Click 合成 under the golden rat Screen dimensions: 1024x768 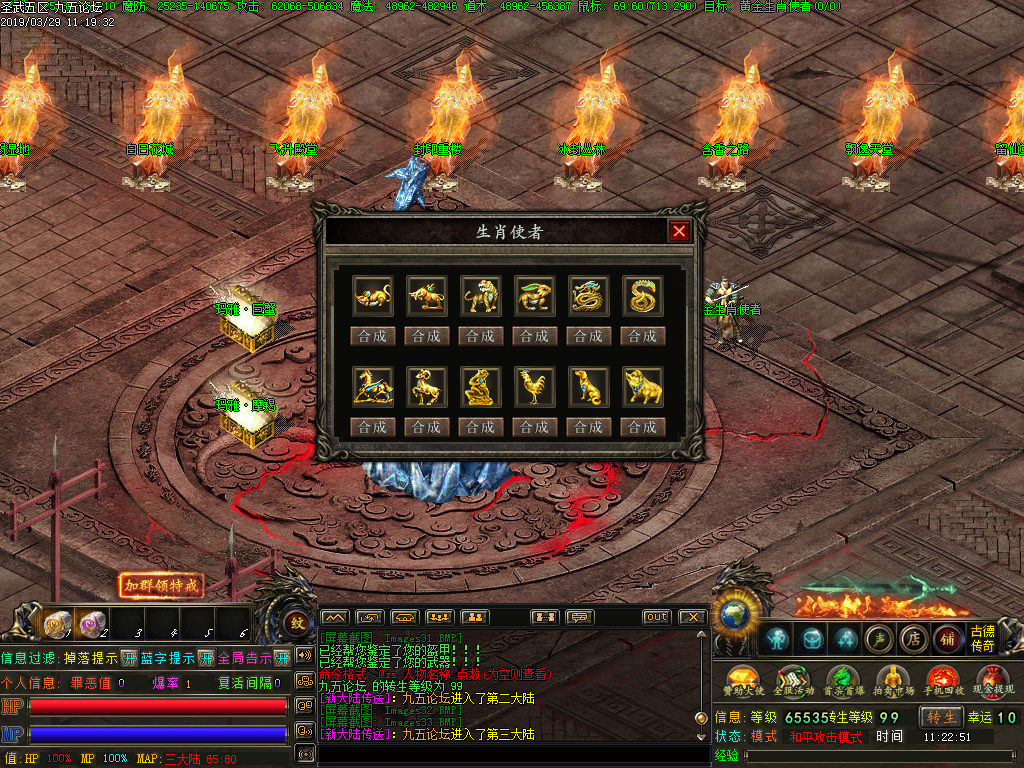pos(372,336)
